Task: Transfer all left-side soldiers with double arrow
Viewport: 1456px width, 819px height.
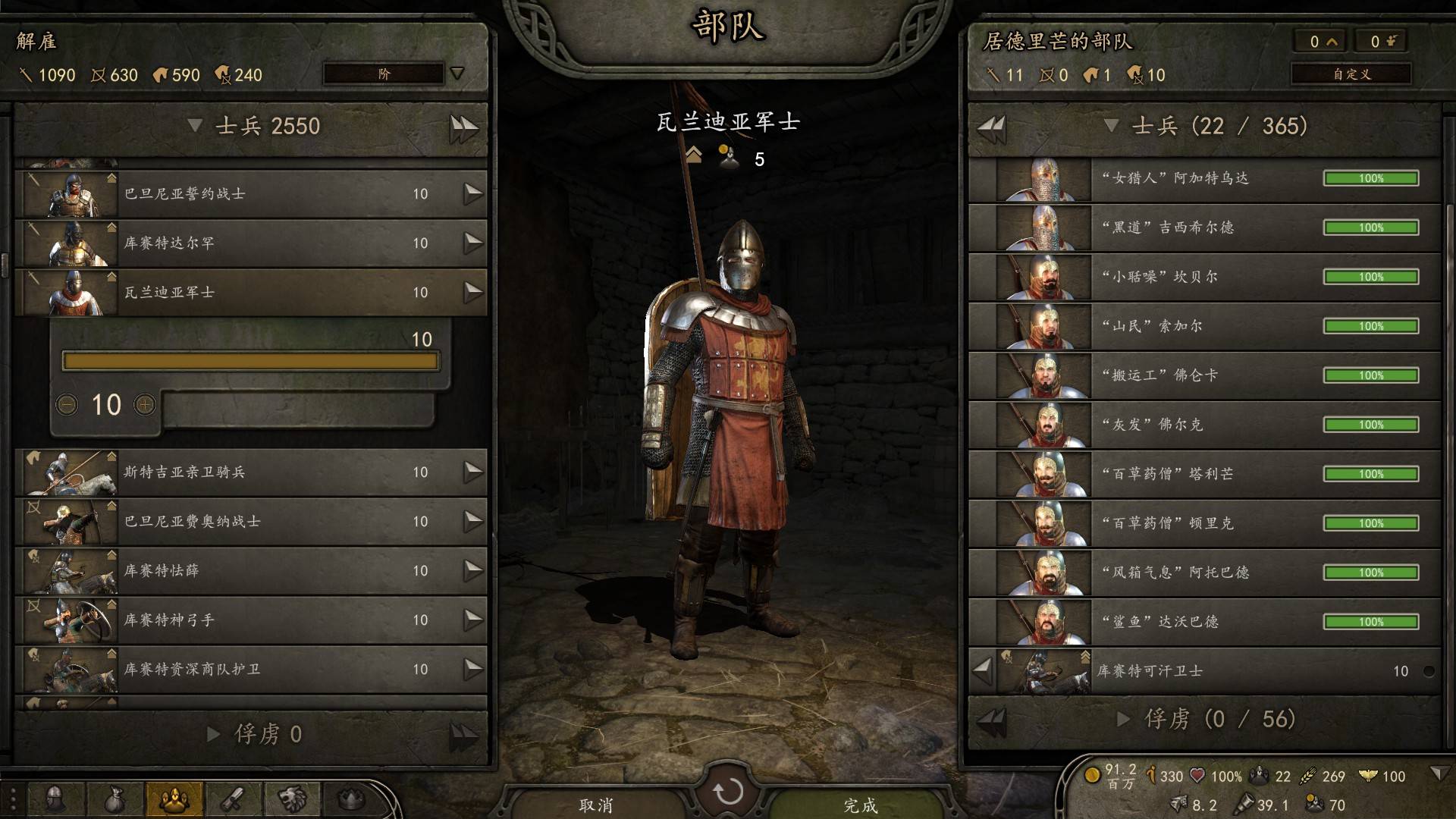Action: pyautogui.click(x=463, y=127)
